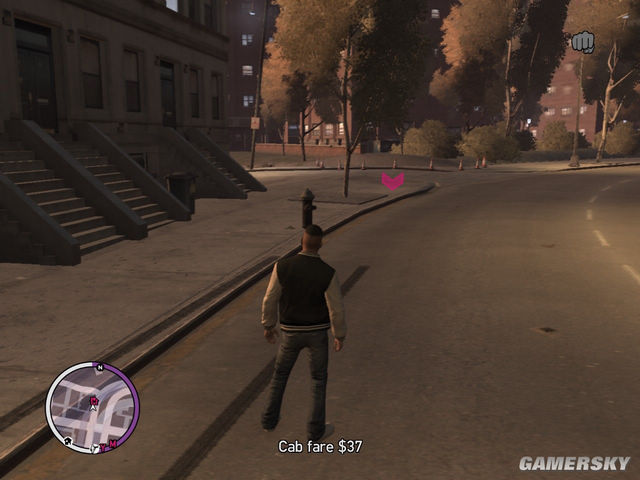Click the north N indicator on the radar

coord(100,367)
